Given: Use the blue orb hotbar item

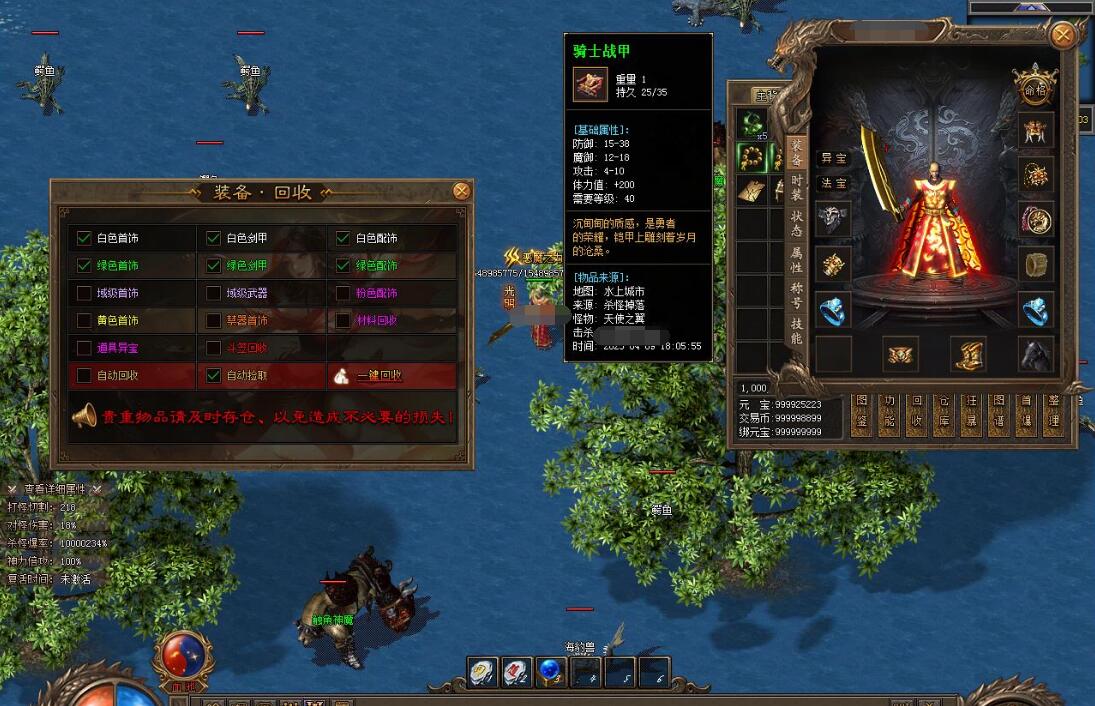Looking at the screenshot, I should [x=549, y=671].
